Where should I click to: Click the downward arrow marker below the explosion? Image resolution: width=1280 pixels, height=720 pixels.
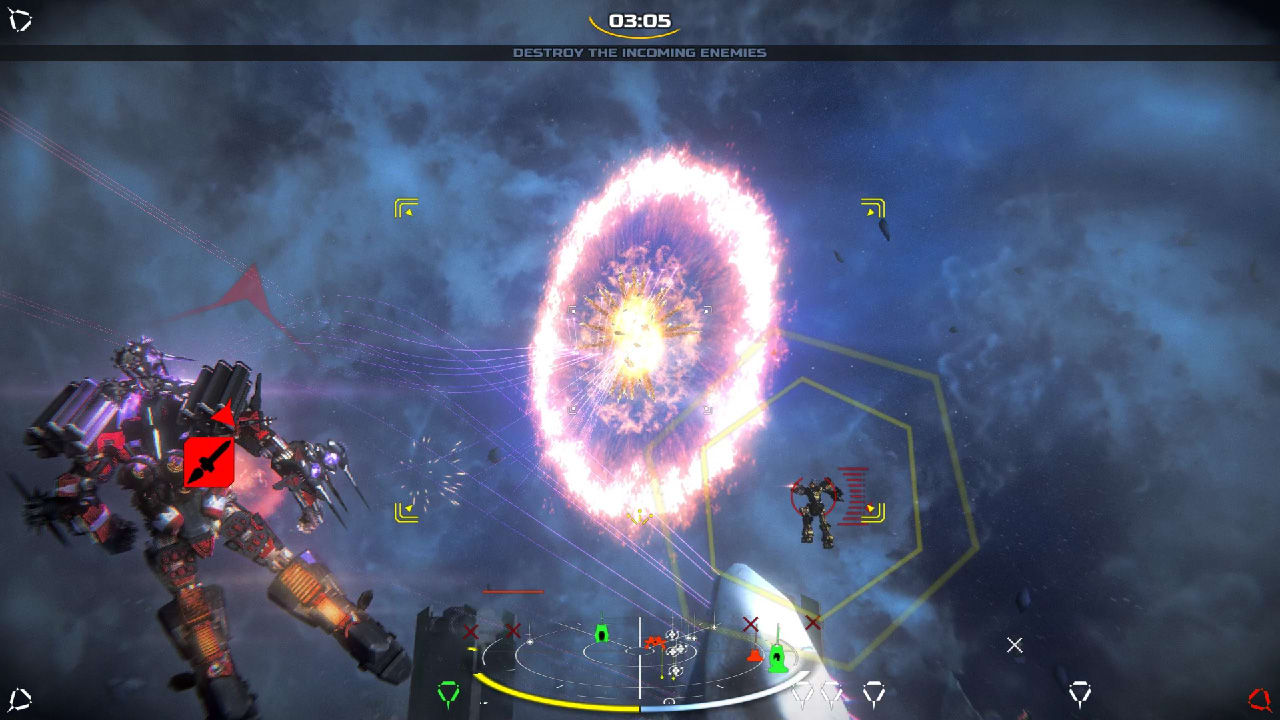point(641,517)
